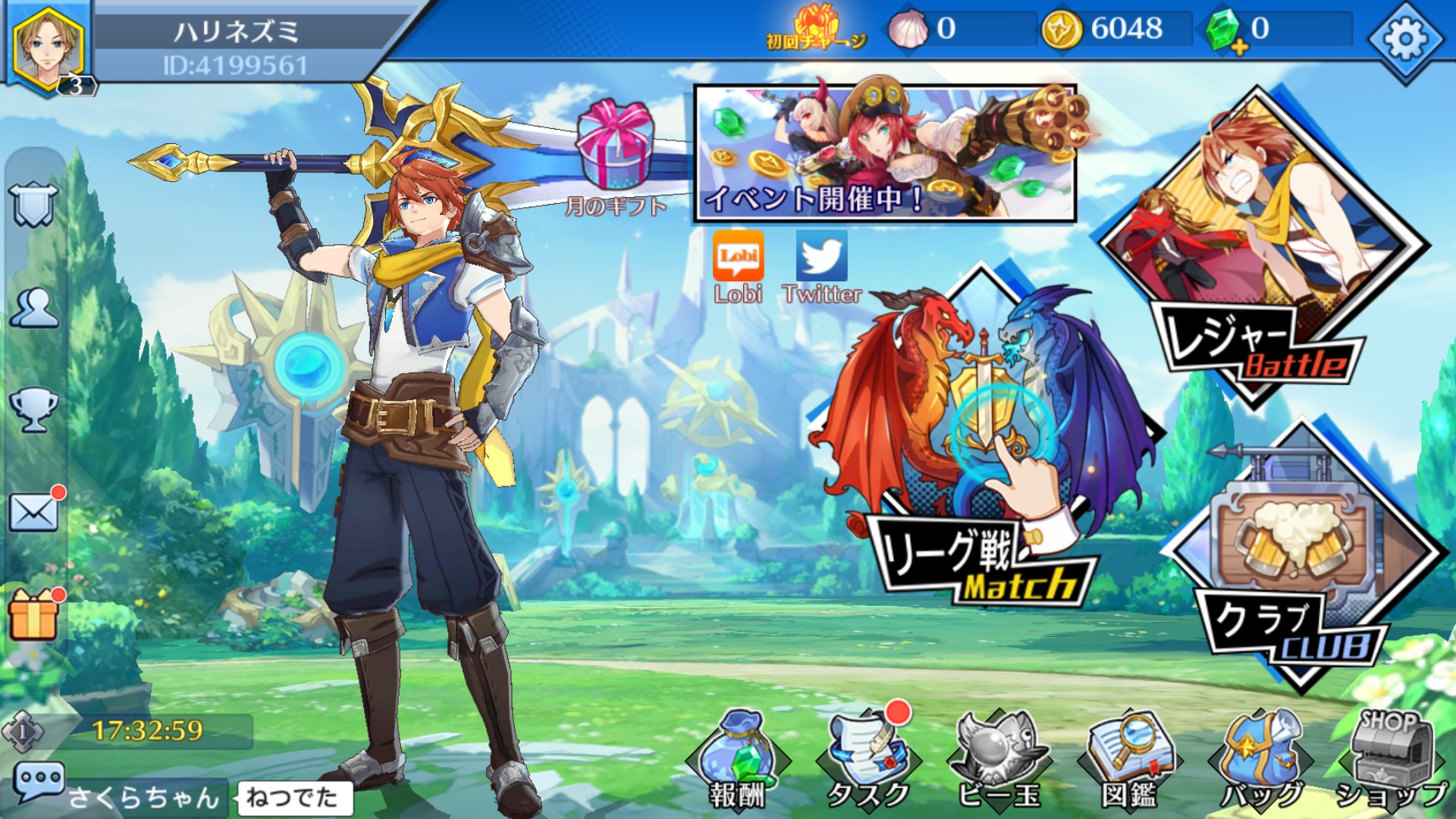Open the mail envelope inbox

tap(33, 513)
